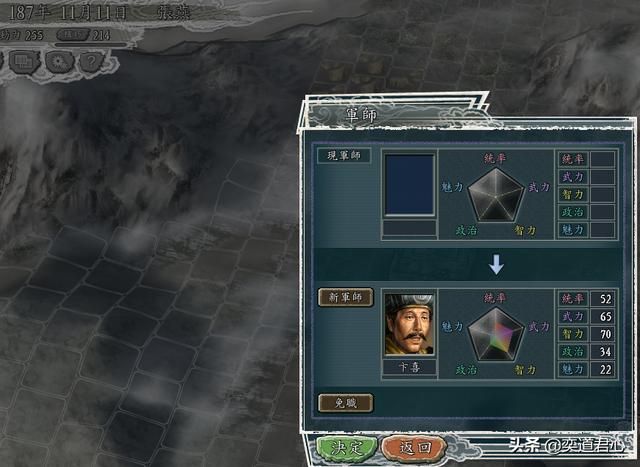The height and width of the screenshot is (467, 640).
Task: Select the portrait of 卞喜
Action: [409, 323]
